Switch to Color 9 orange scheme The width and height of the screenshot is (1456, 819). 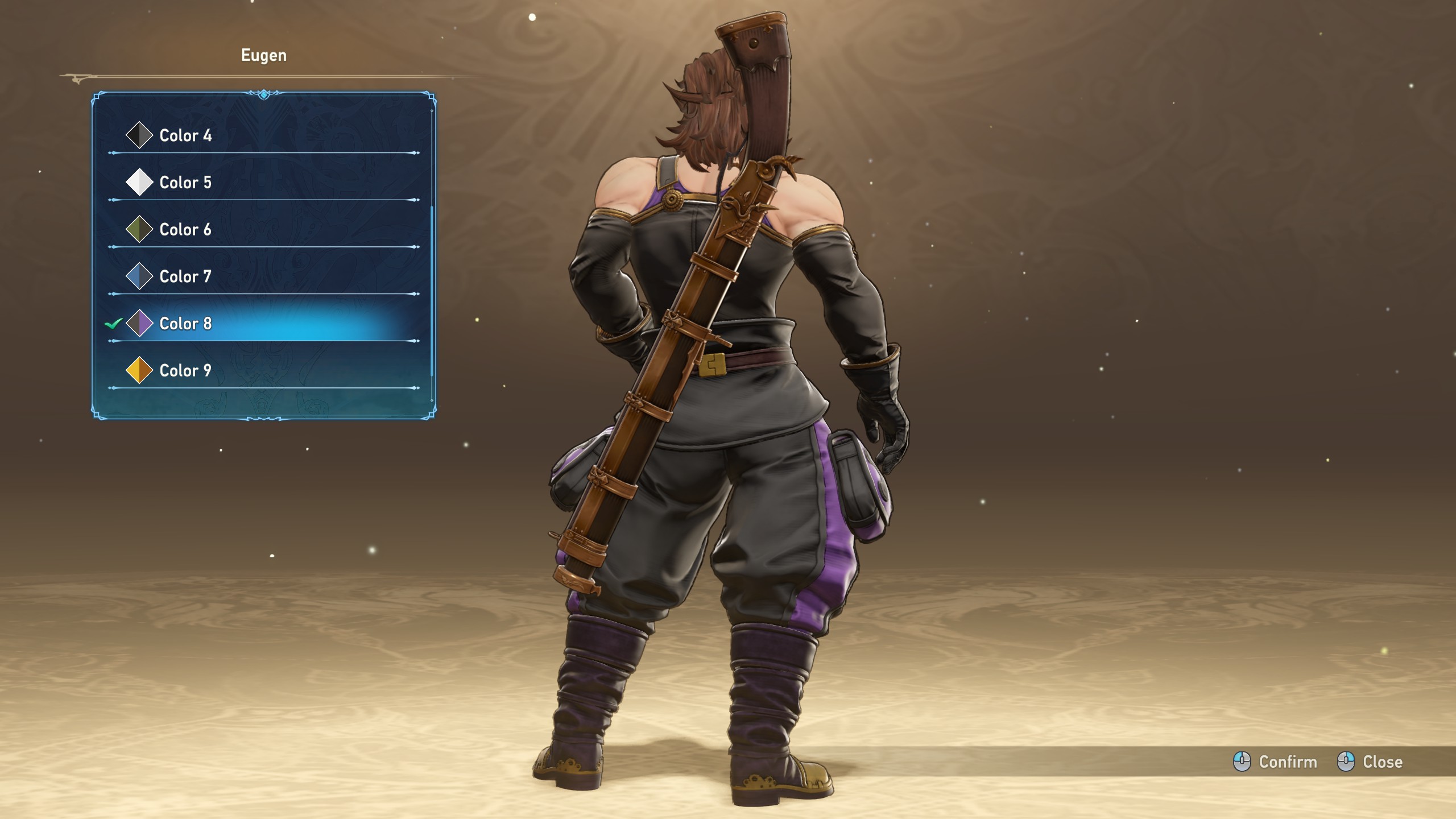[x=185, y=371]
